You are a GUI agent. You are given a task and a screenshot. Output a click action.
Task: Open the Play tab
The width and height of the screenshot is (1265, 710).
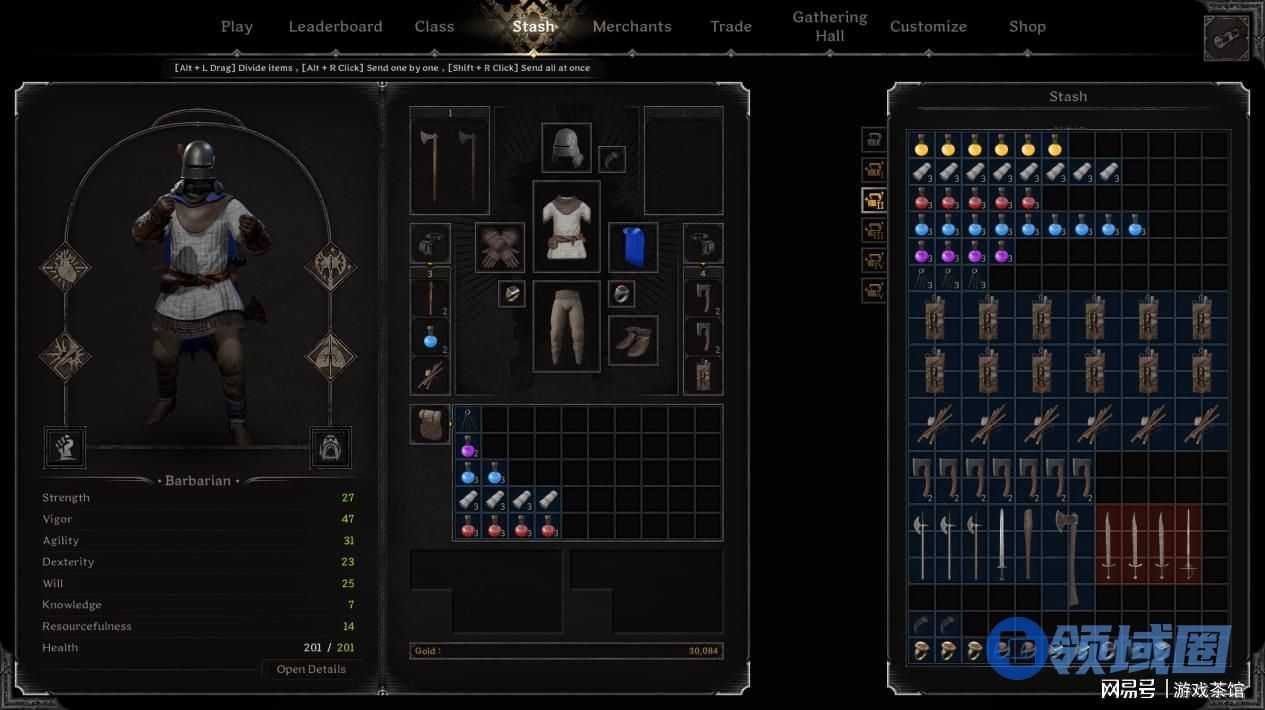237,27
